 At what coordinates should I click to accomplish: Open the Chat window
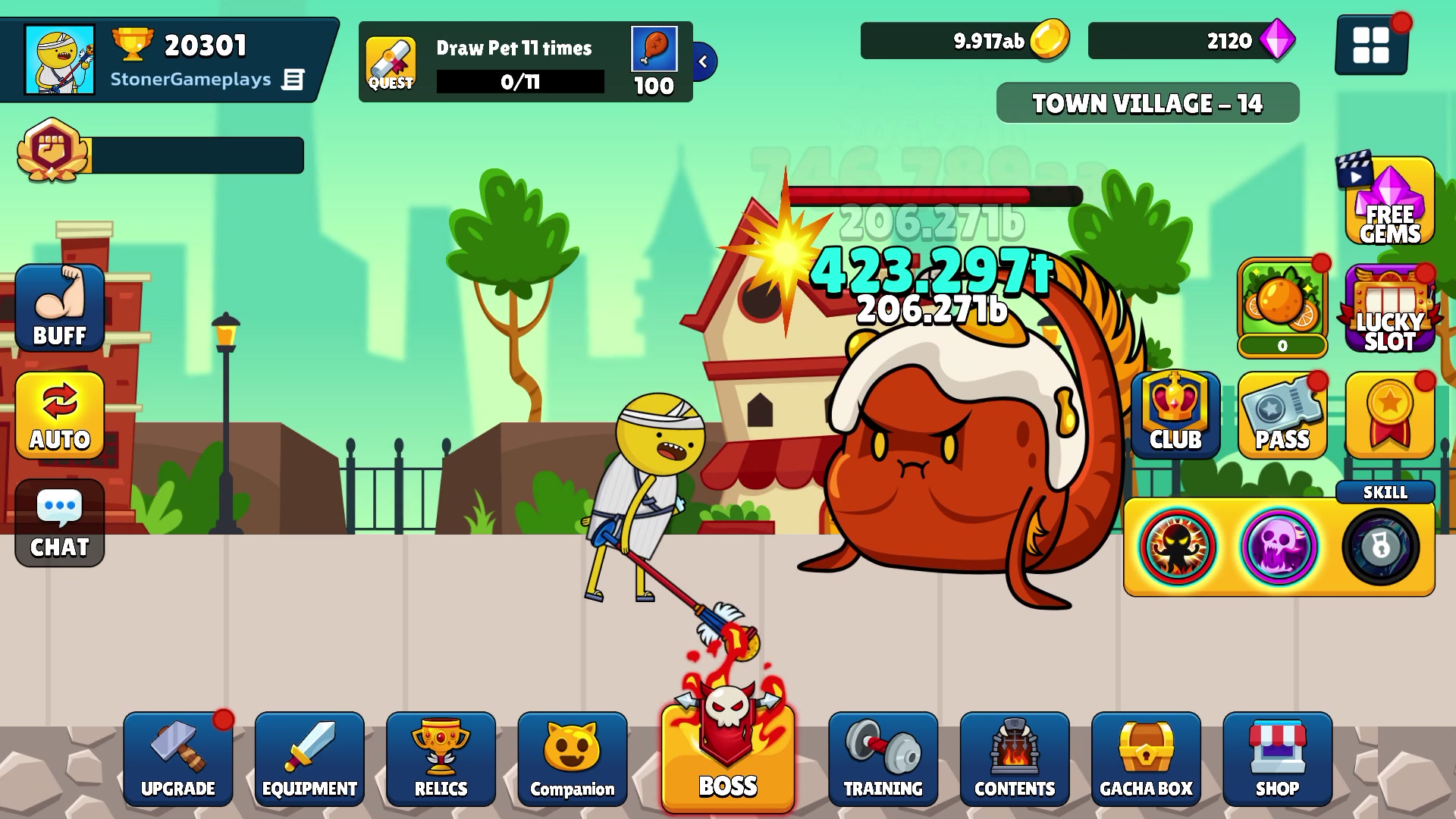[59, 523]
